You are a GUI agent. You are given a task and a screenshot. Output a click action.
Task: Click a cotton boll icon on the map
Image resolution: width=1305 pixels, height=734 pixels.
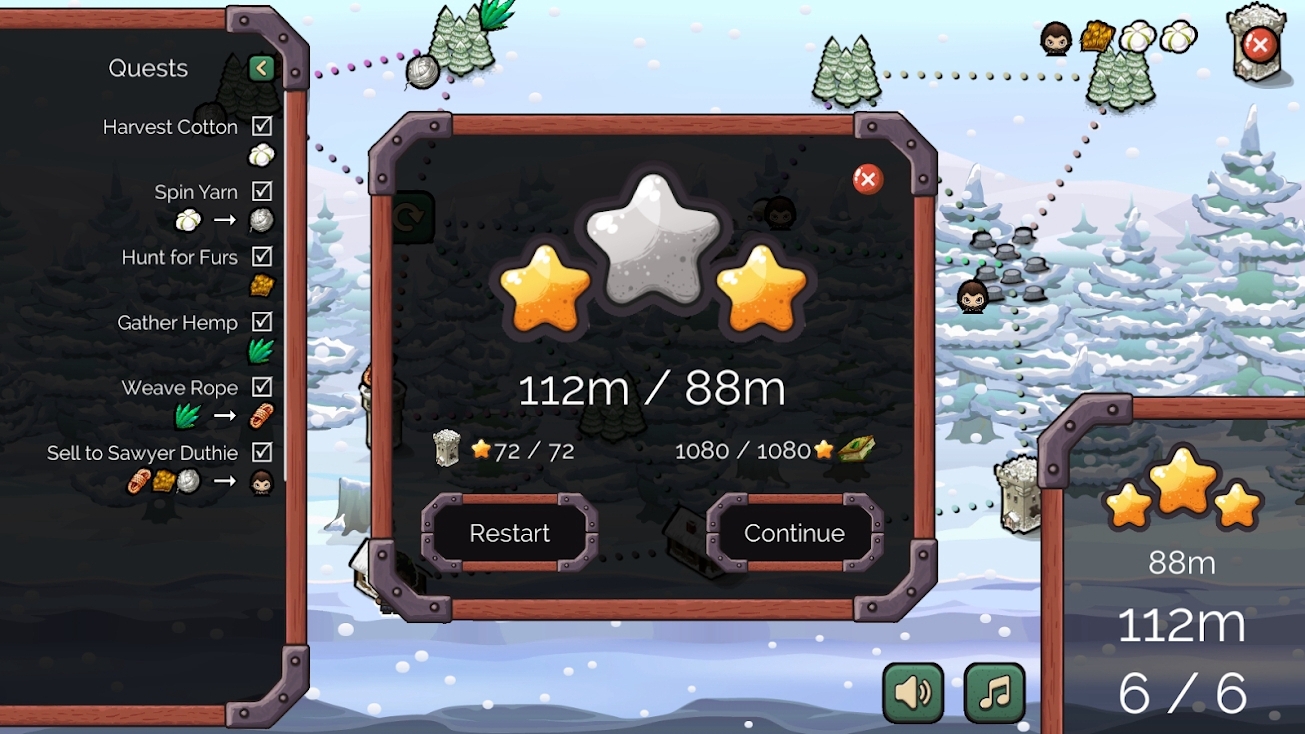click(x=1139, y=36)
